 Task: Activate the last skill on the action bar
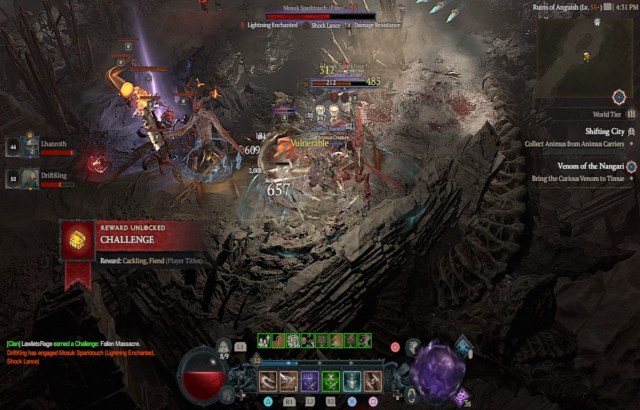coord(373,381)
